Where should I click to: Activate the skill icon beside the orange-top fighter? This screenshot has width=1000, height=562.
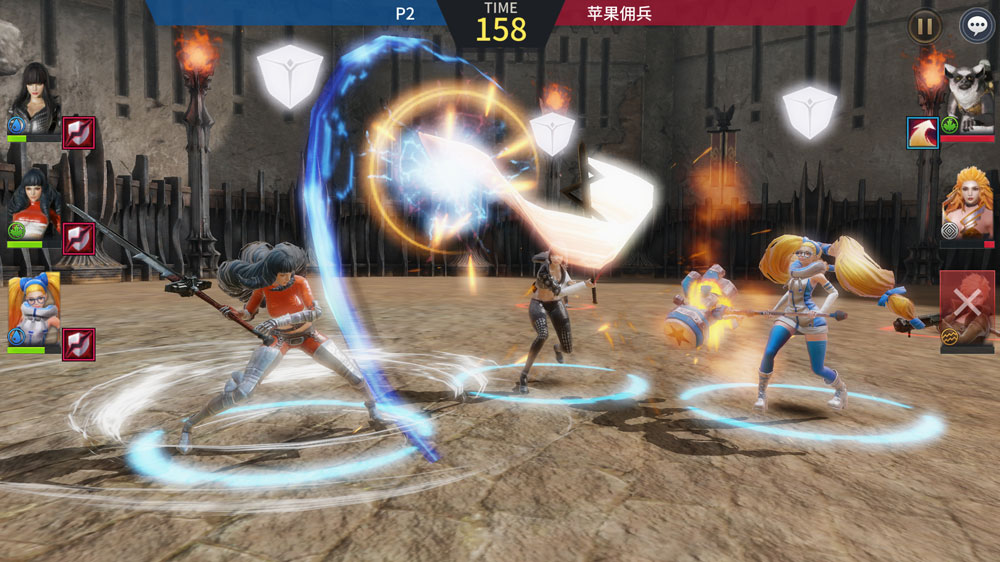[x=79, y=238]
